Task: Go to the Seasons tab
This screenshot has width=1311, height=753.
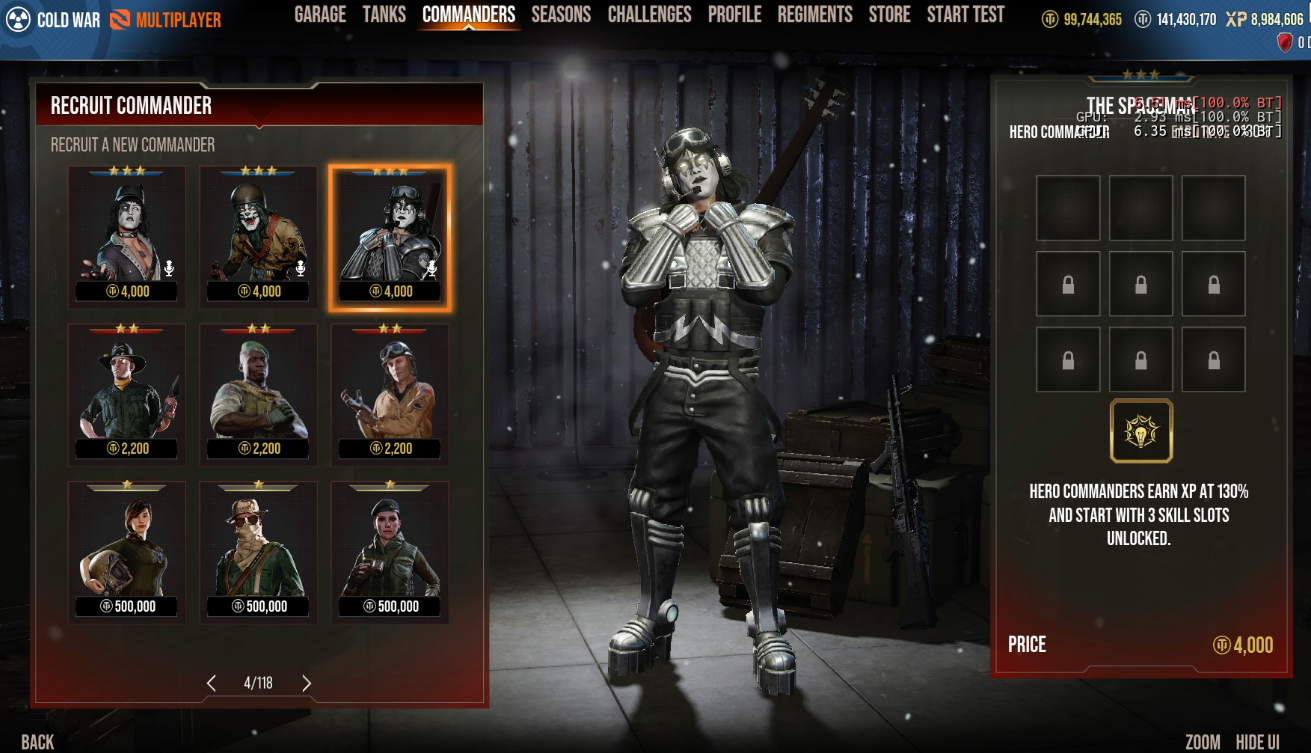Action: 561,14
